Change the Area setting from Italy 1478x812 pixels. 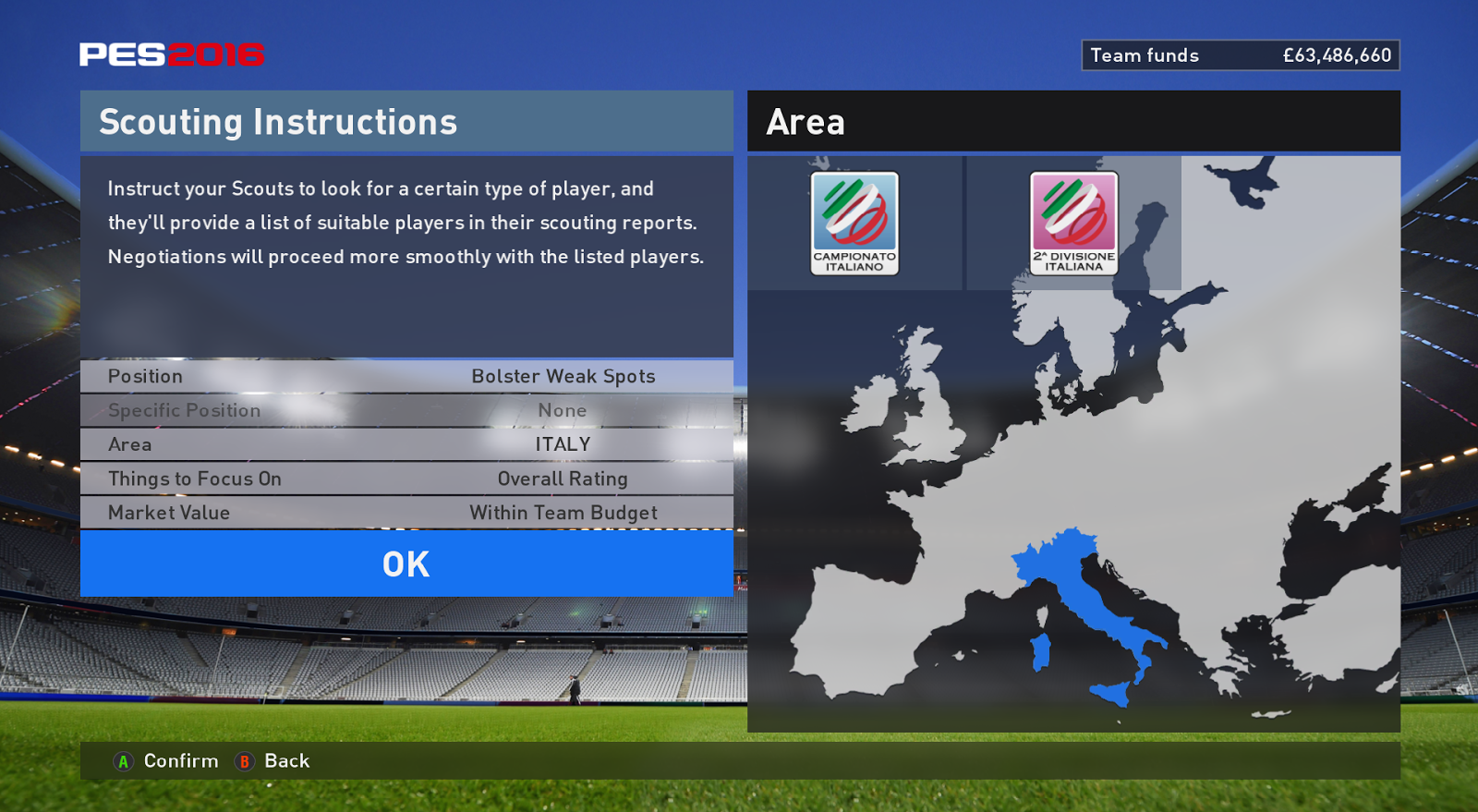406,444
